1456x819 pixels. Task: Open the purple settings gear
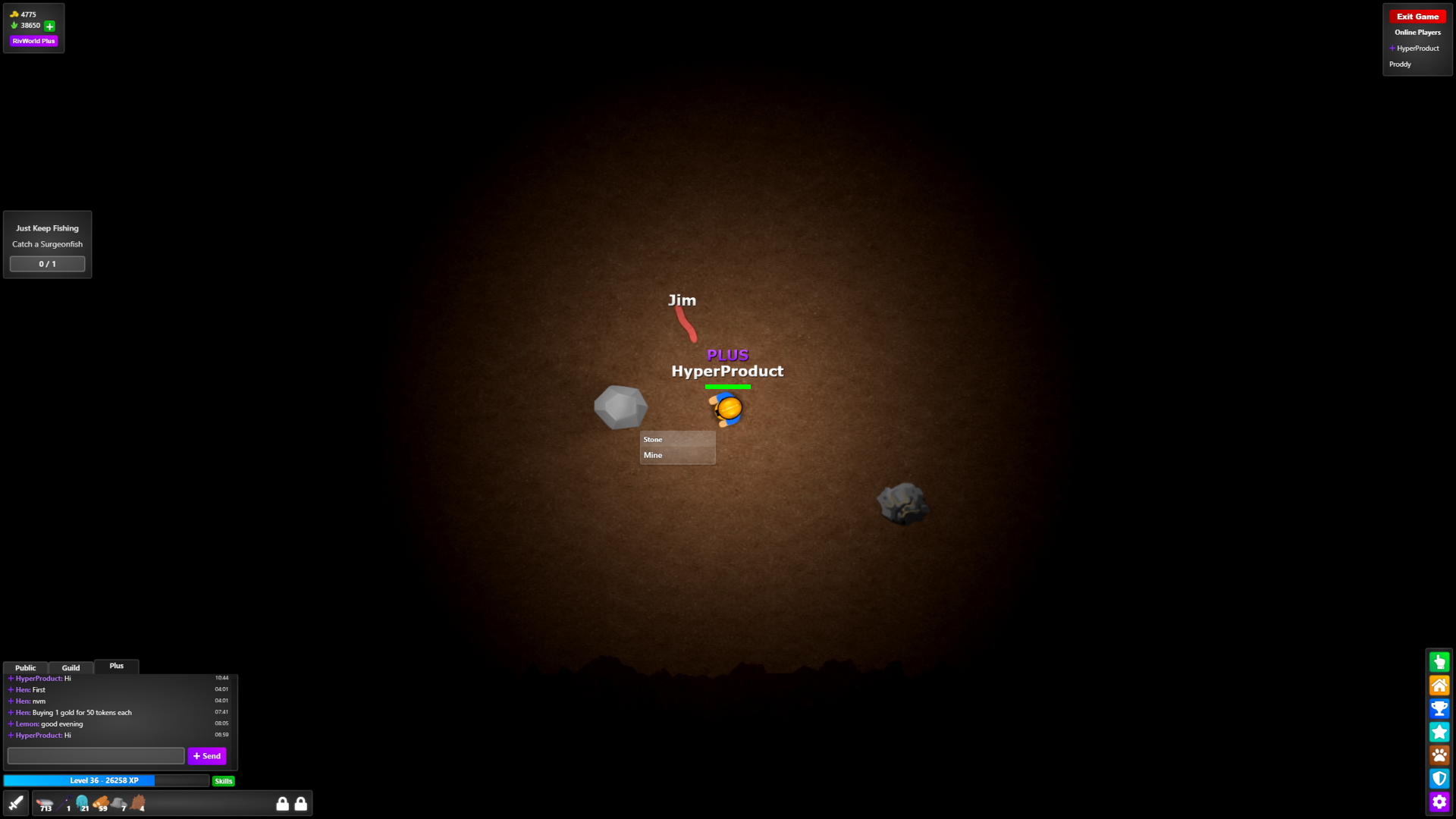[1439, 802]
